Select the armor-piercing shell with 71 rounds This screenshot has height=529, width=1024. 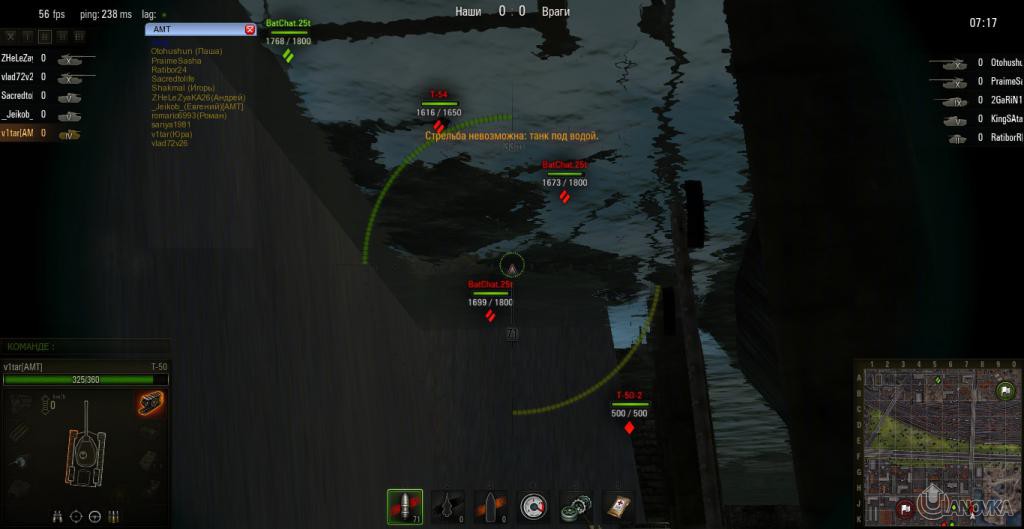tap(405, 507)
